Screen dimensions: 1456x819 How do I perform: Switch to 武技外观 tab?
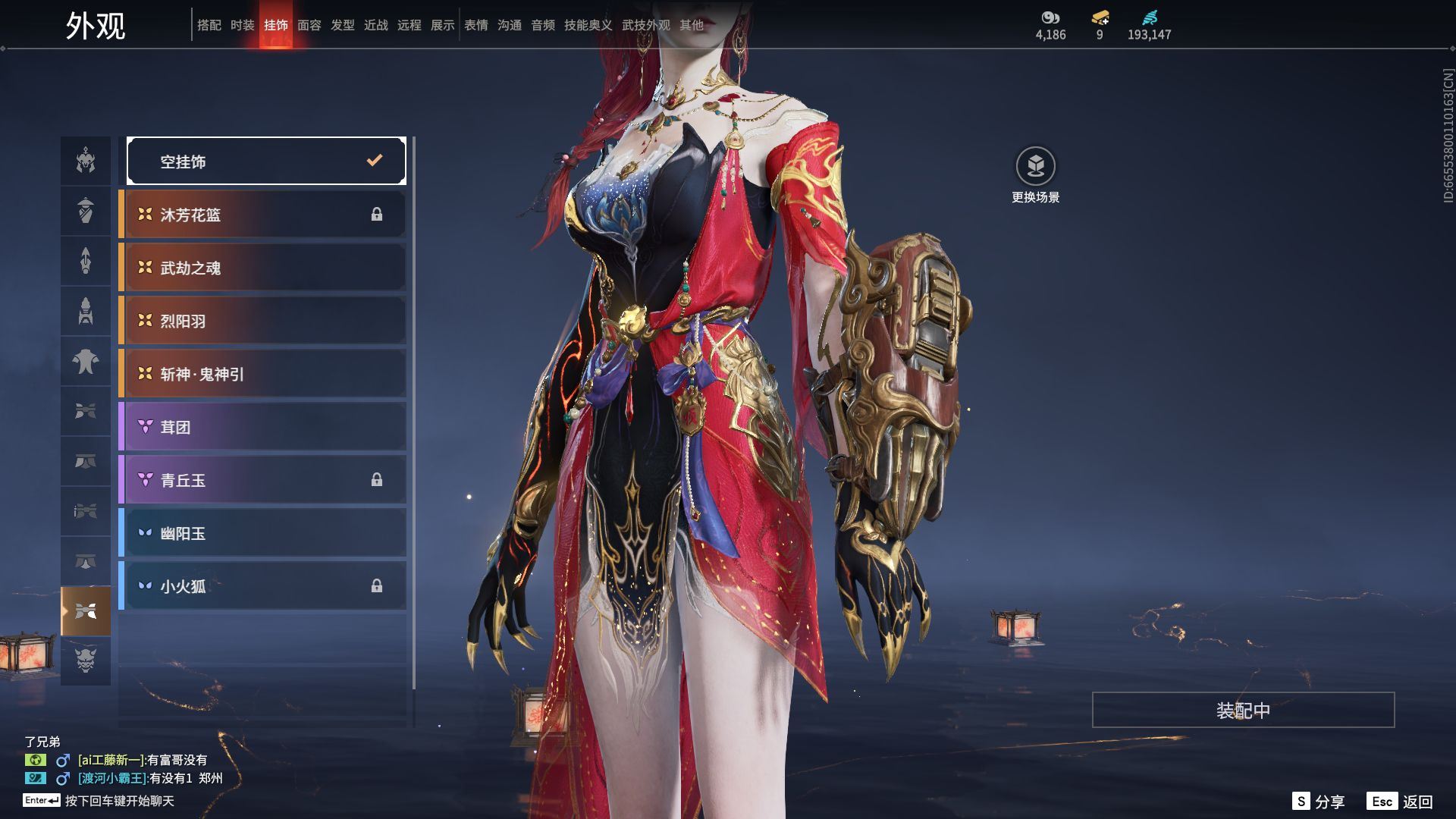pos(646,25)
